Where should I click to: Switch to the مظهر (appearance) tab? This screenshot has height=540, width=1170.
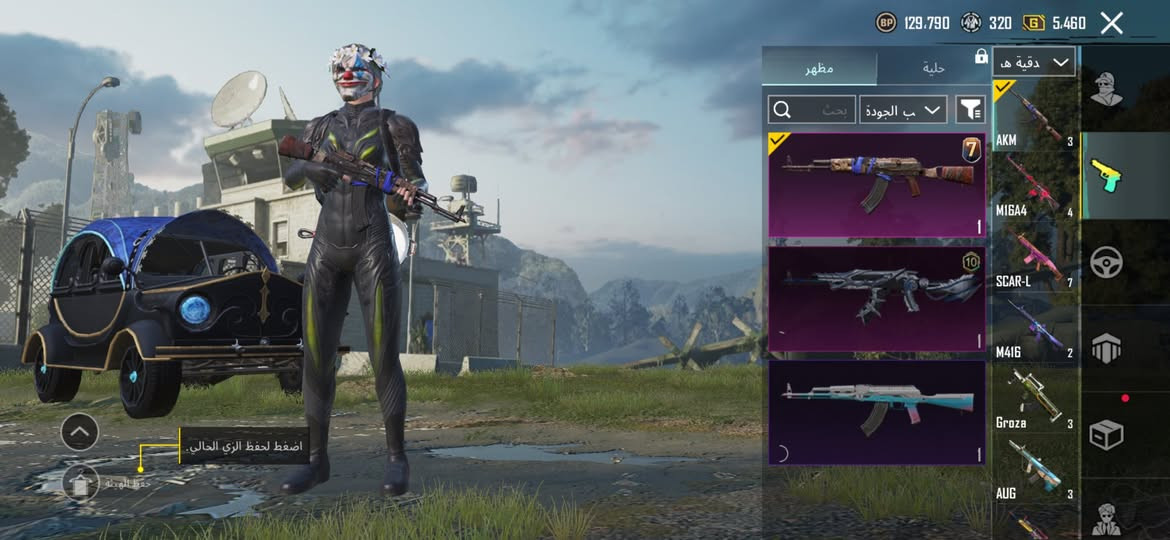819,68
